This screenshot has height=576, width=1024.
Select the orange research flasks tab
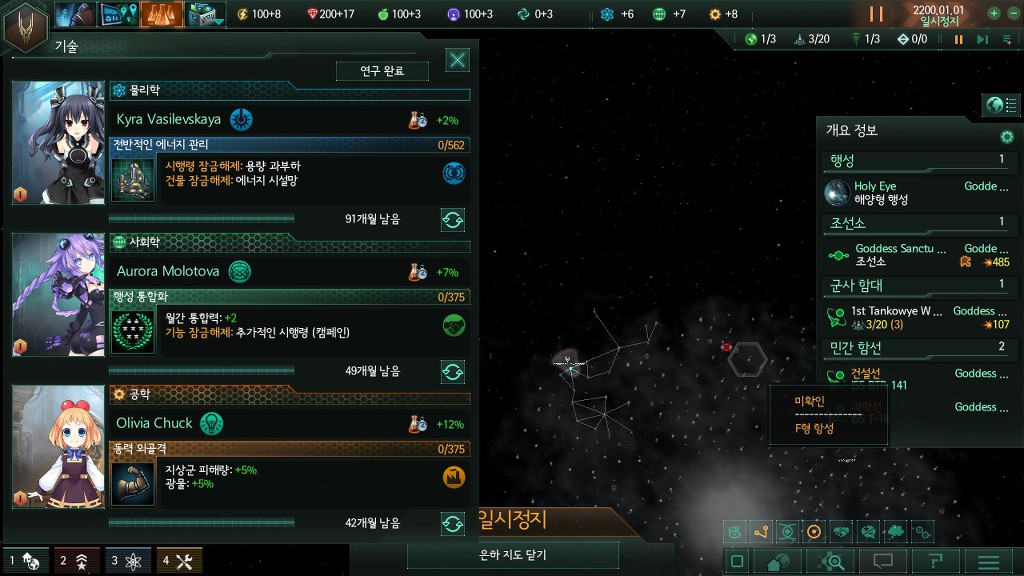click(161, 14)
